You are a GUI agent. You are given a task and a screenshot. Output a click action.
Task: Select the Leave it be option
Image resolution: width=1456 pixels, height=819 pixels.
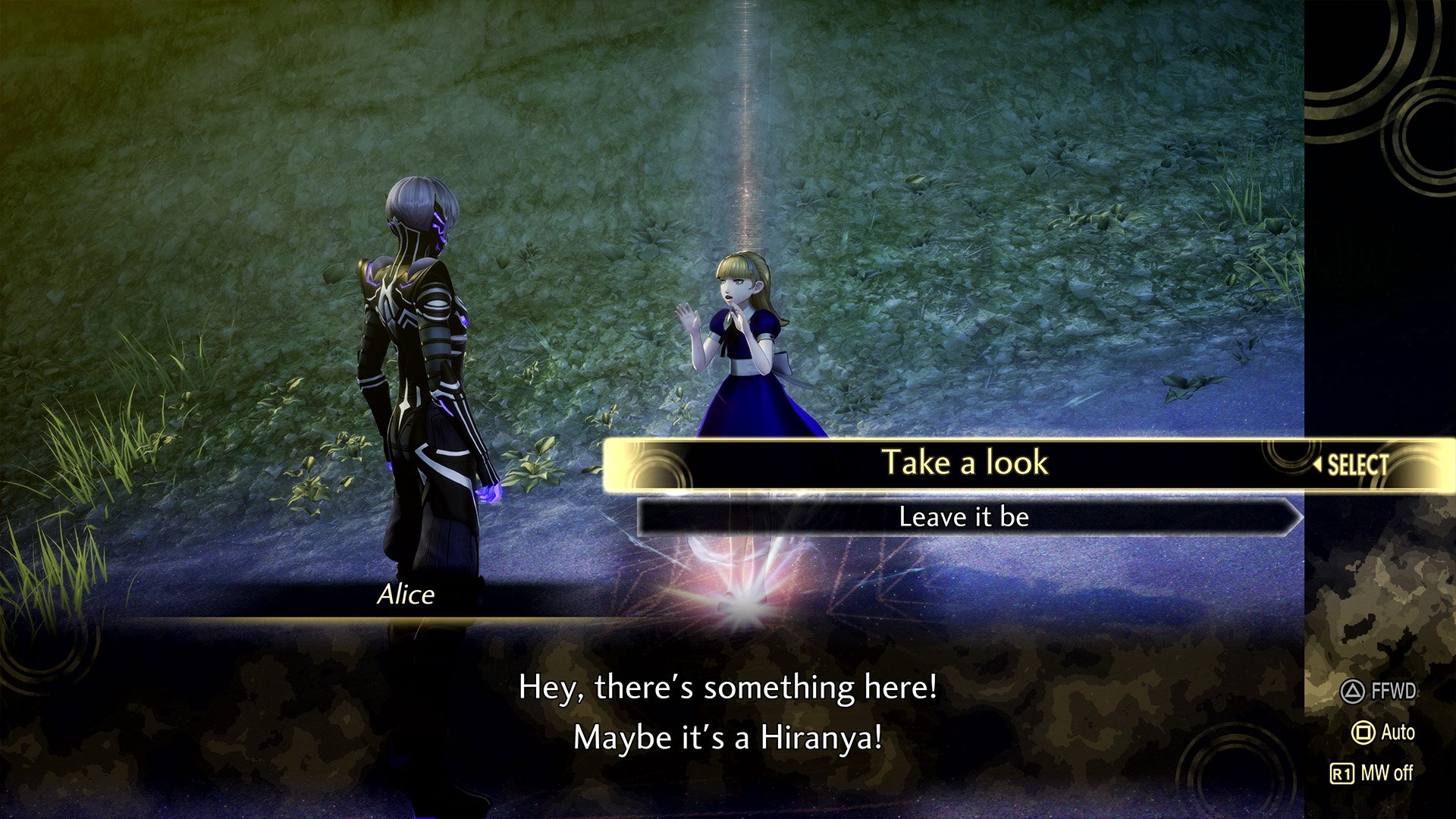point(963,518)
